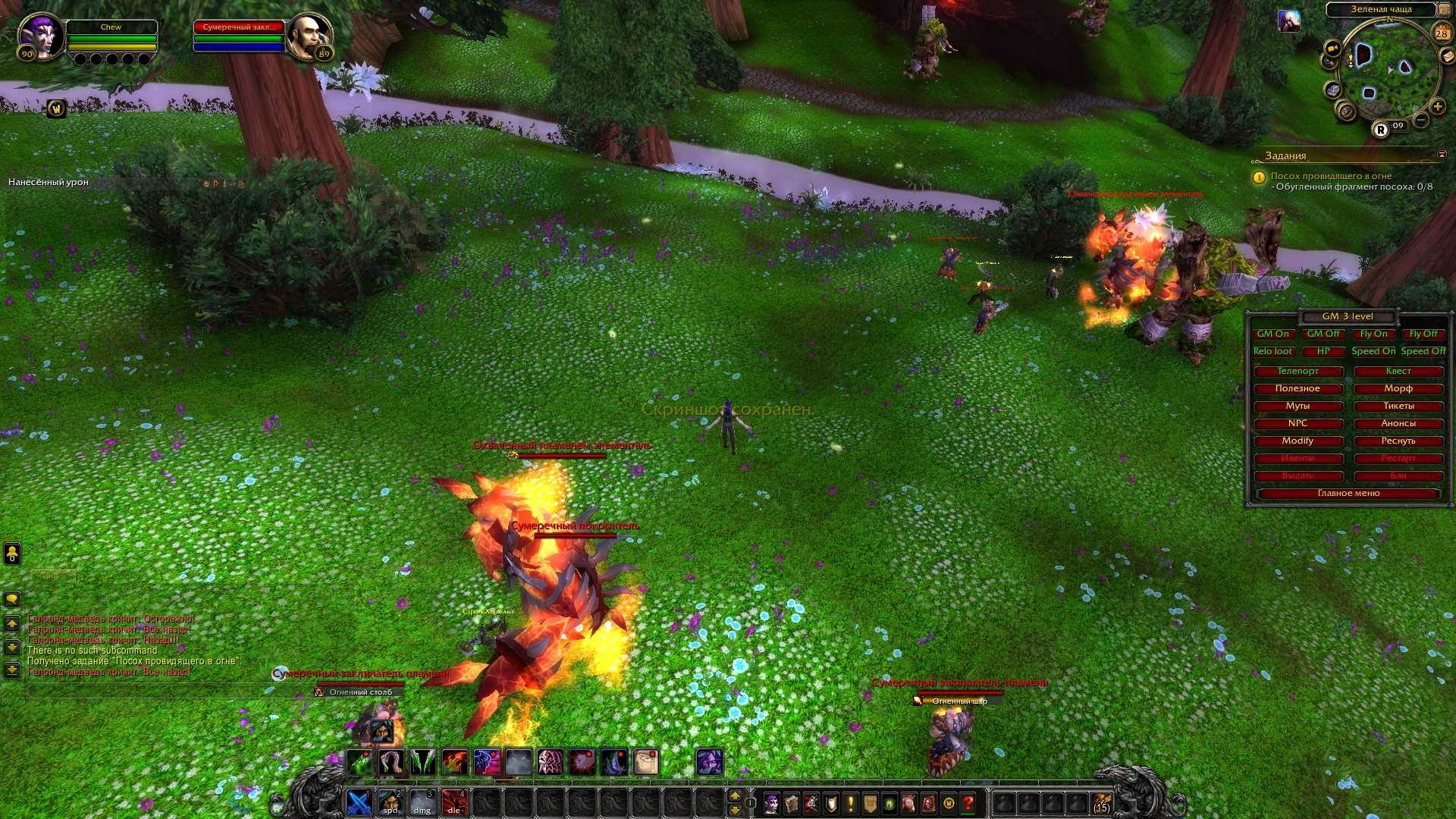Zoom out the minimap with minus button

[1421, 120]
